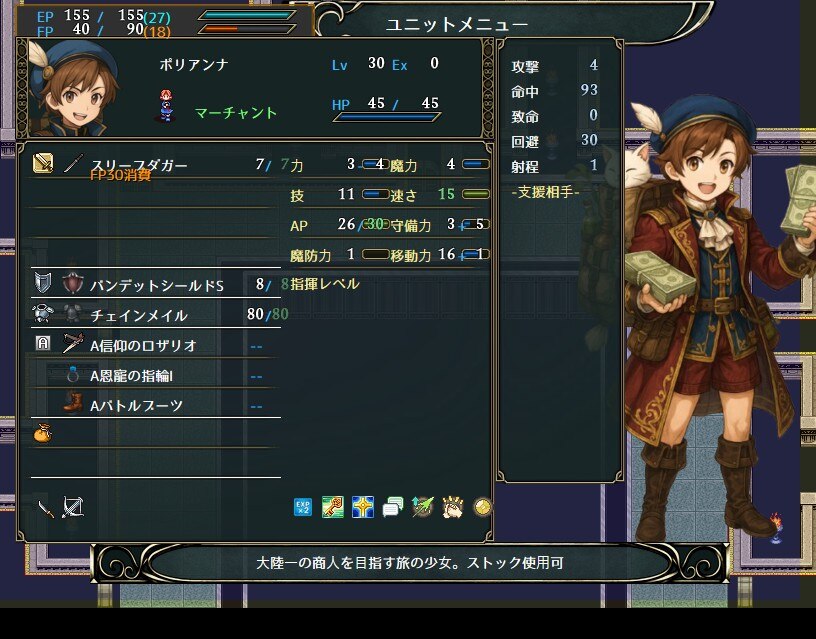Choose the green arrow skill icon
The height and width of the screenshot is (639, 816).
point(422,507)
